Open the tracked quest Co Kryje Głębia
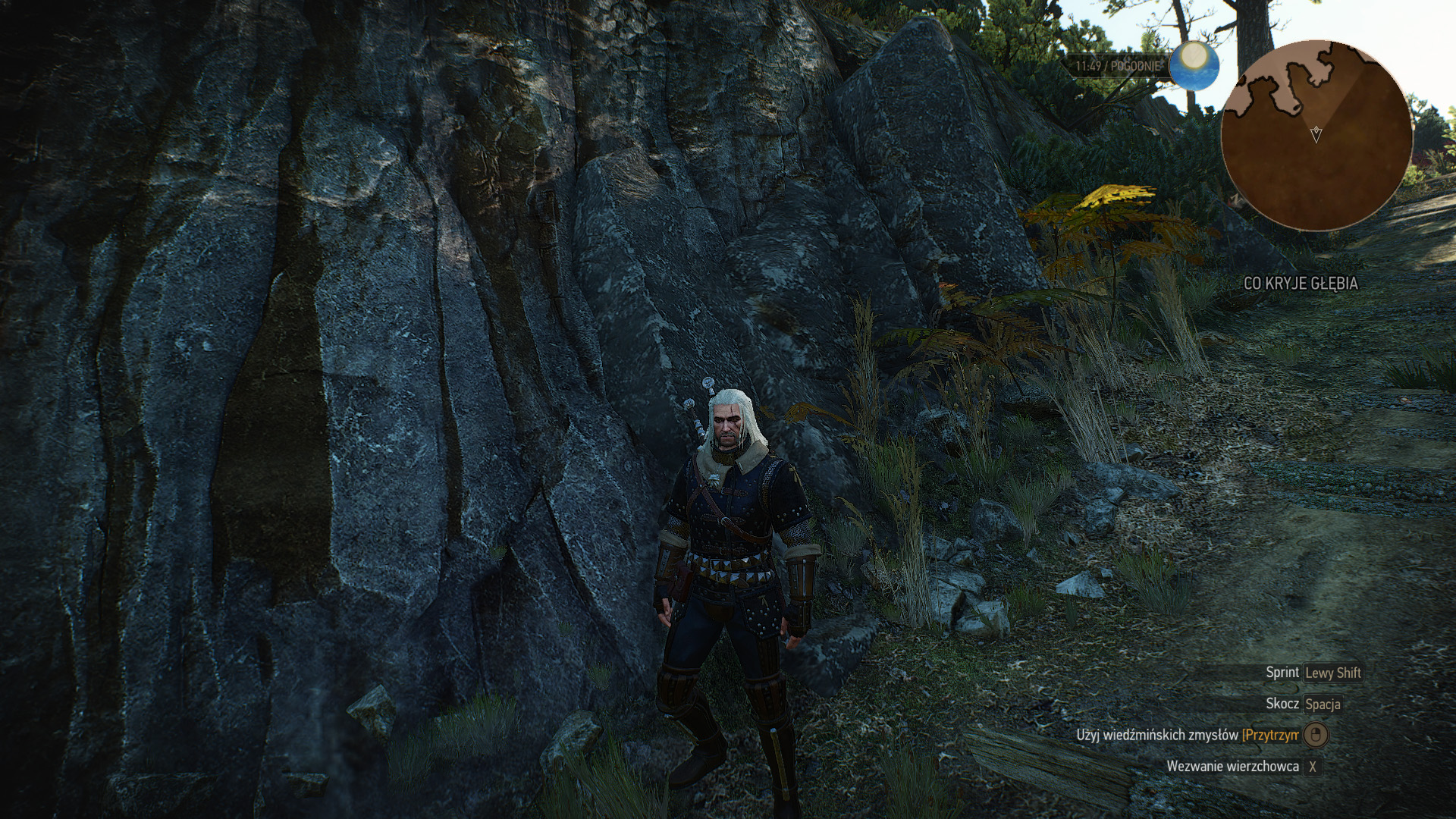 [x=1301, y=284]
